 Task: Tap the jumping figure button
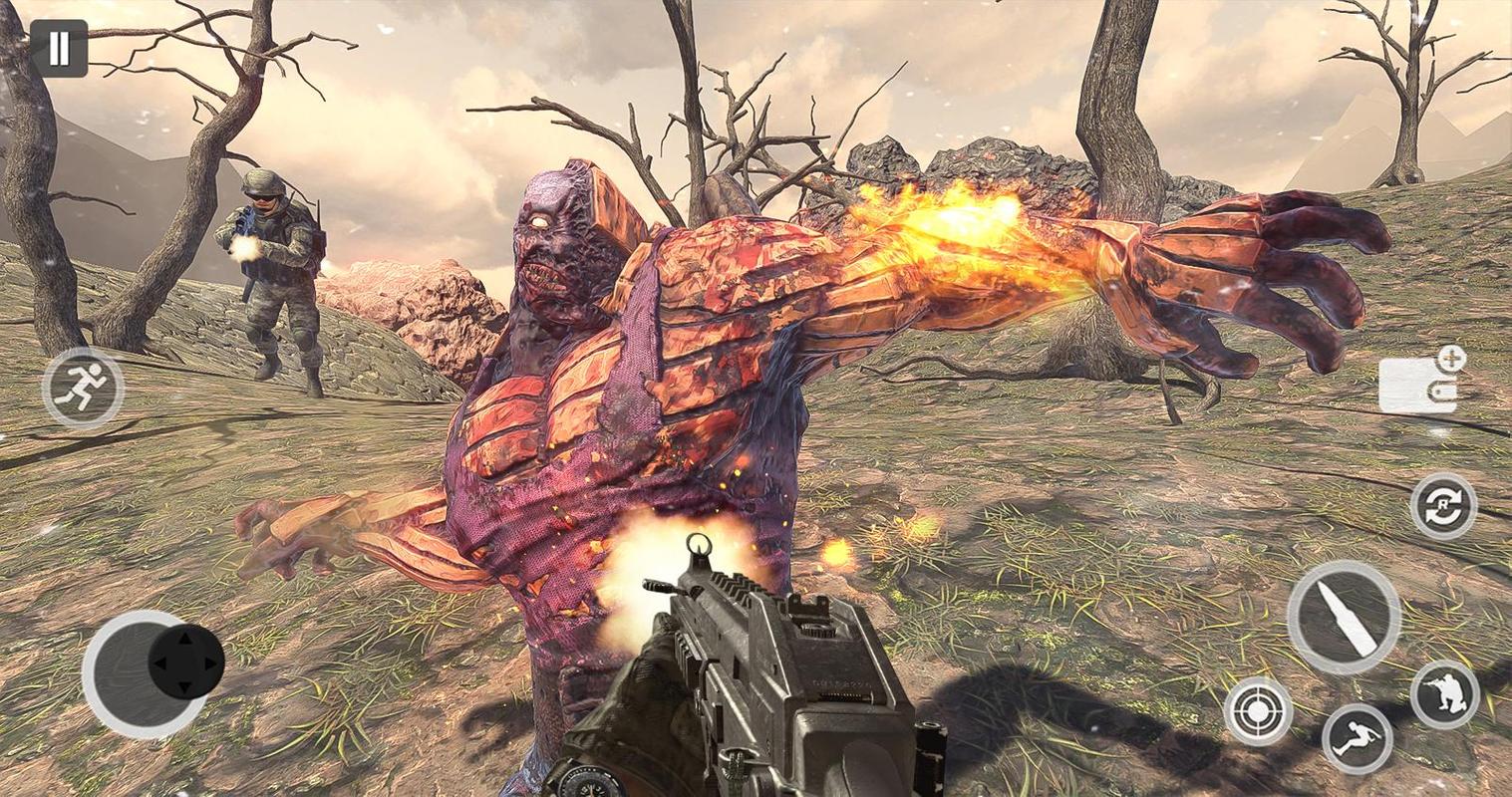(x=1357, y=738)
